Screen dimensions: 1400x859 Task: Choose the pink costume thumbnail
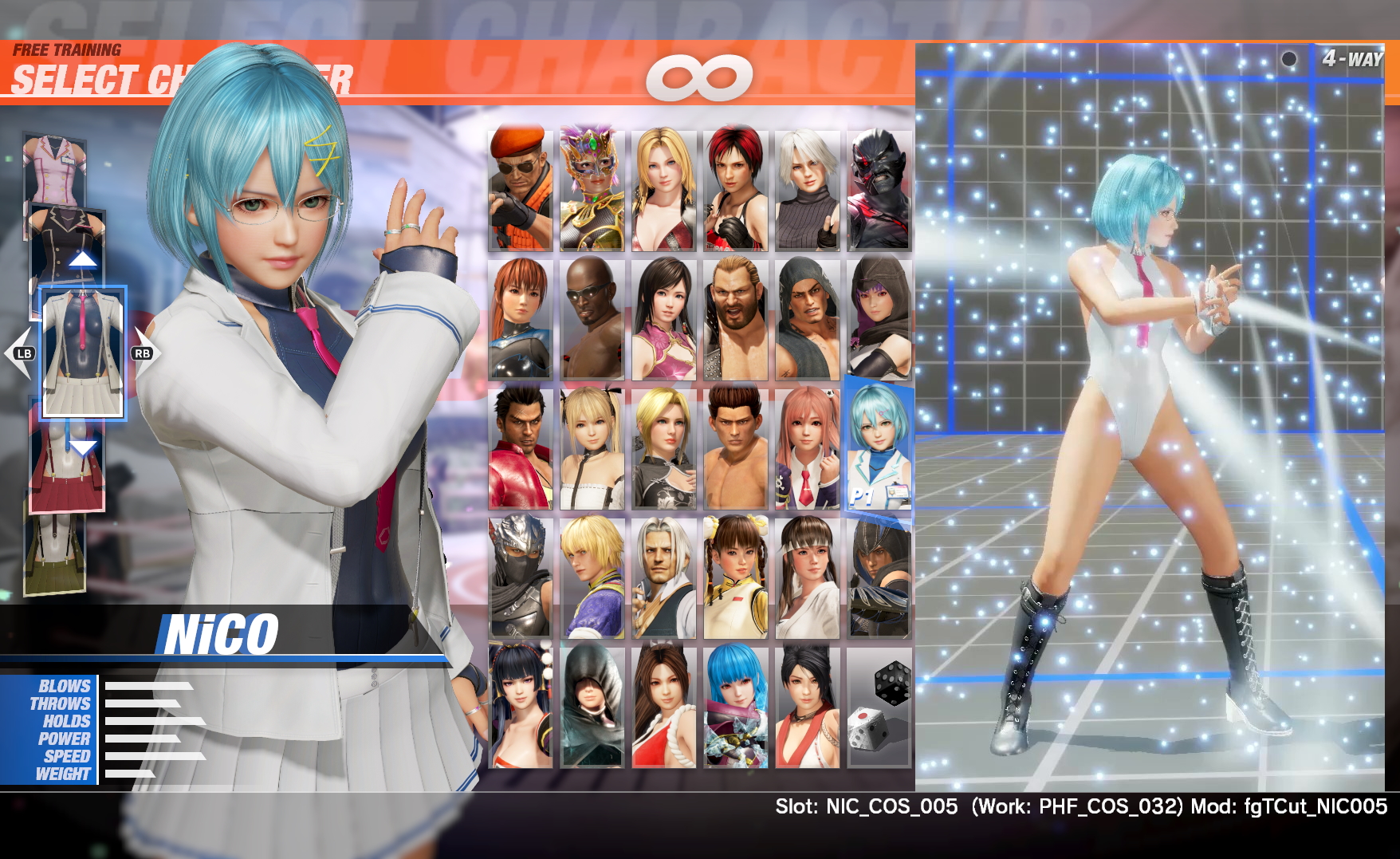[x=54, y=170]
